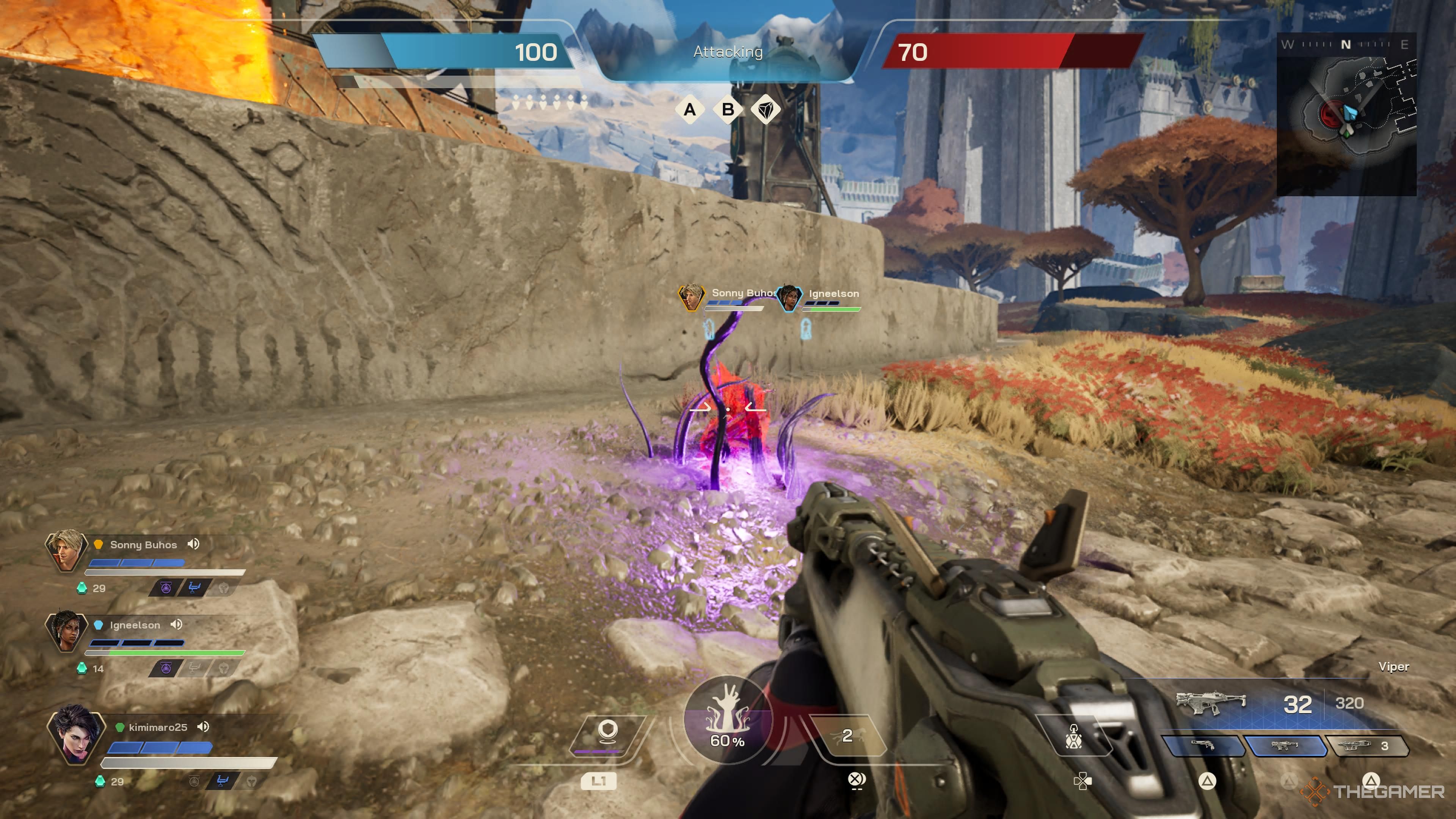1456x819 pixels.
Task: Click Sonny Buhos's purple perk icon
Action: [166, 588]
